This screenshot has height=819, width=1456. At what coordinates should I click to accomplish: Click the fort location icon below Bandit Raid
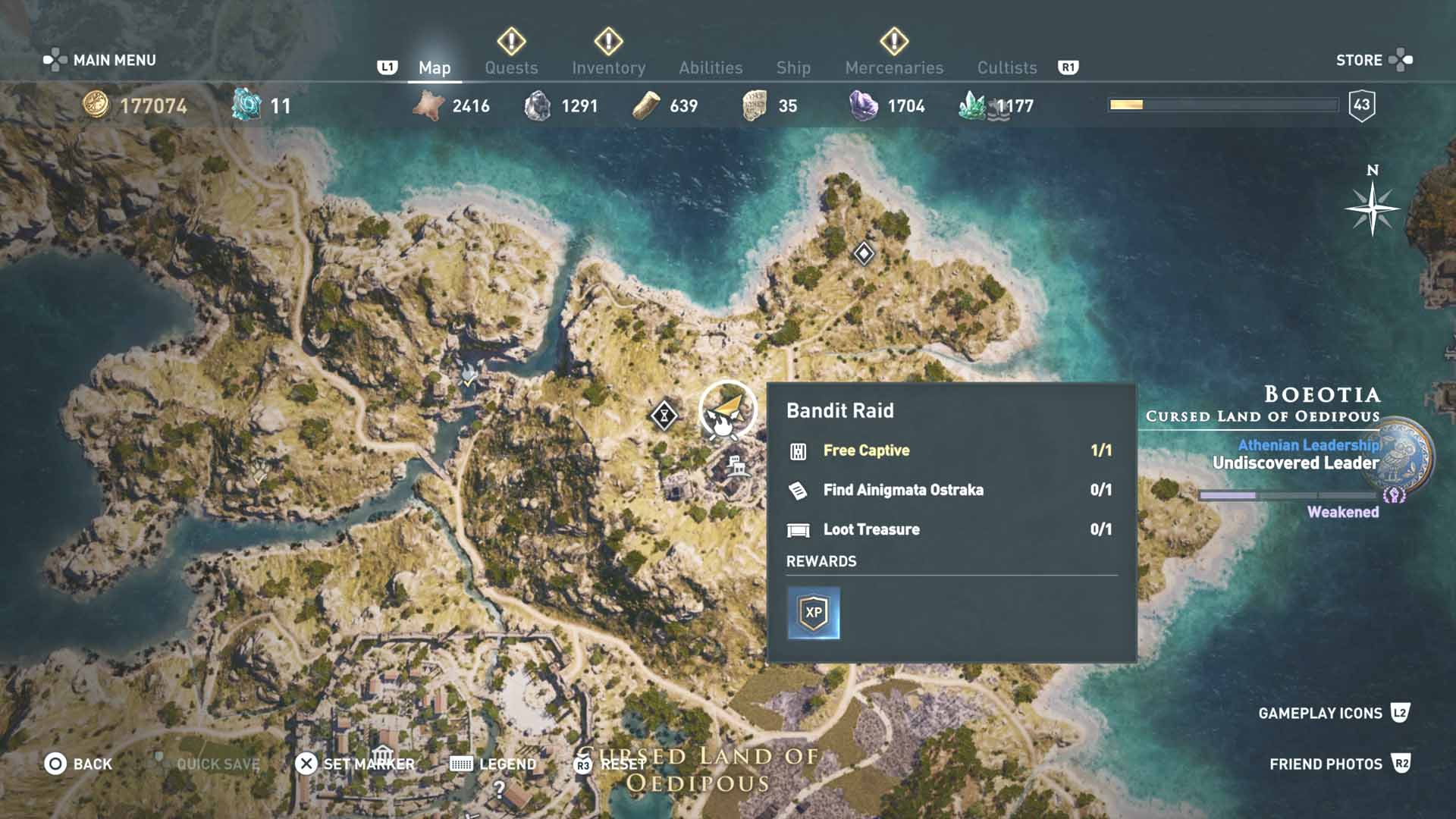(x=736, y=465)
